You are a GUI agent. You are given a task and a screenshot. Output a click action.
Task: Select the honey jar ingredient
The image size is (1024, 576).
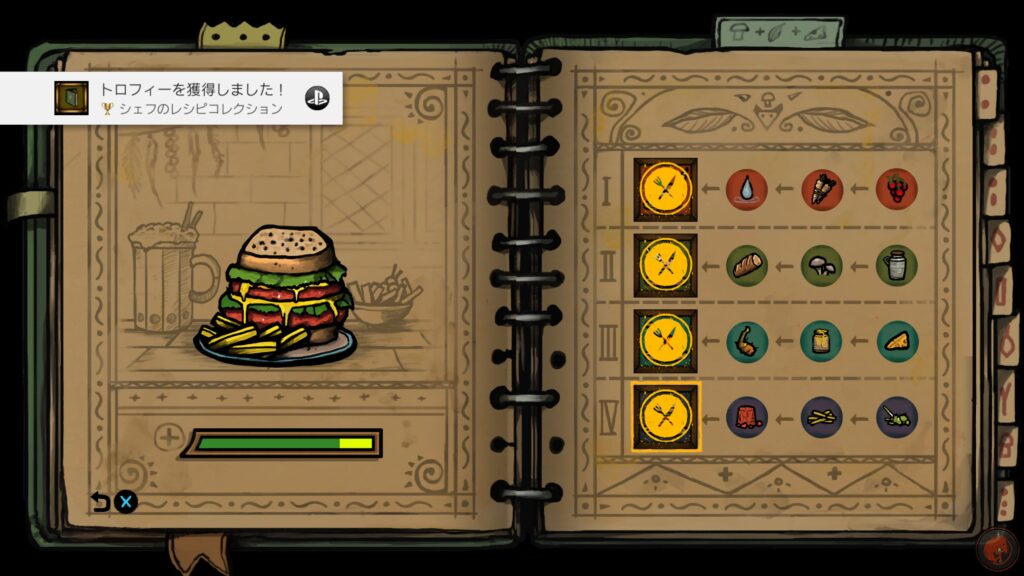click(822, 341)
